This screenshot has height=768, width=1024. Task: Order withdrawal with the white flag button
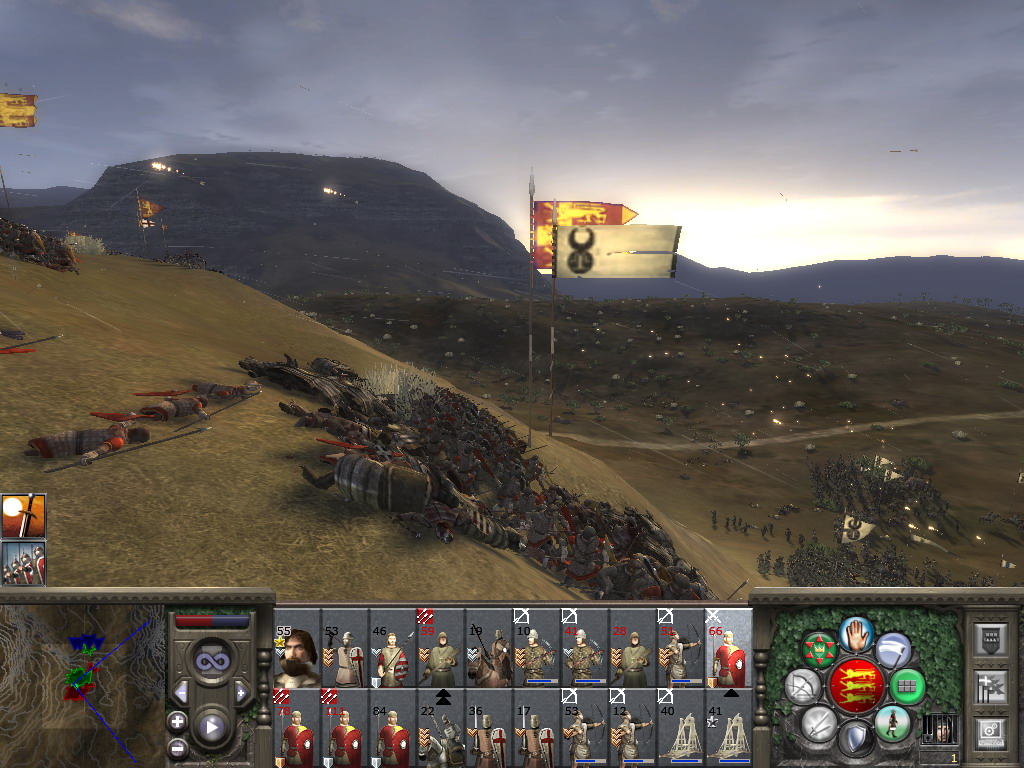coord(892,650)
